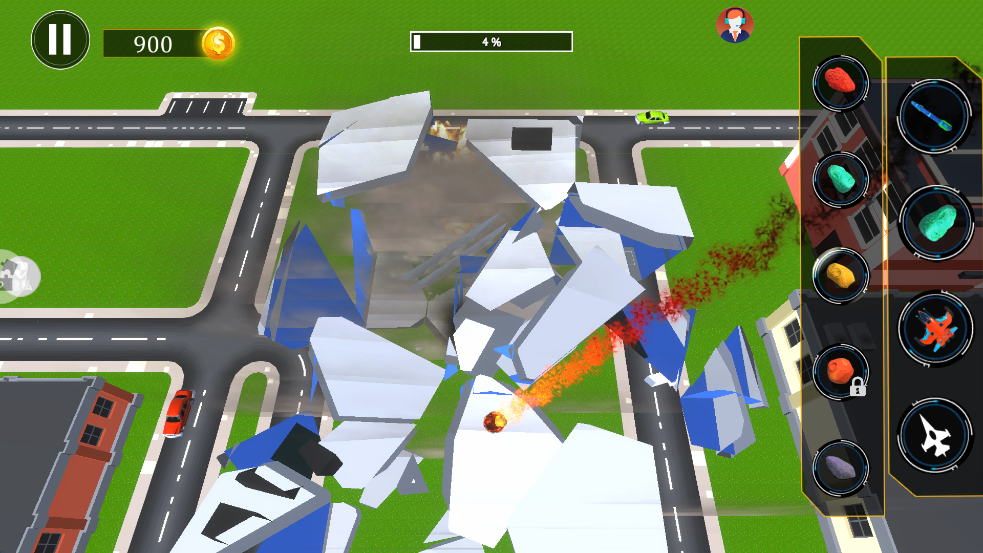Choose the green meteor between red and yellow meteors
This screenshot has height=553, width=983.
point(840,178)
